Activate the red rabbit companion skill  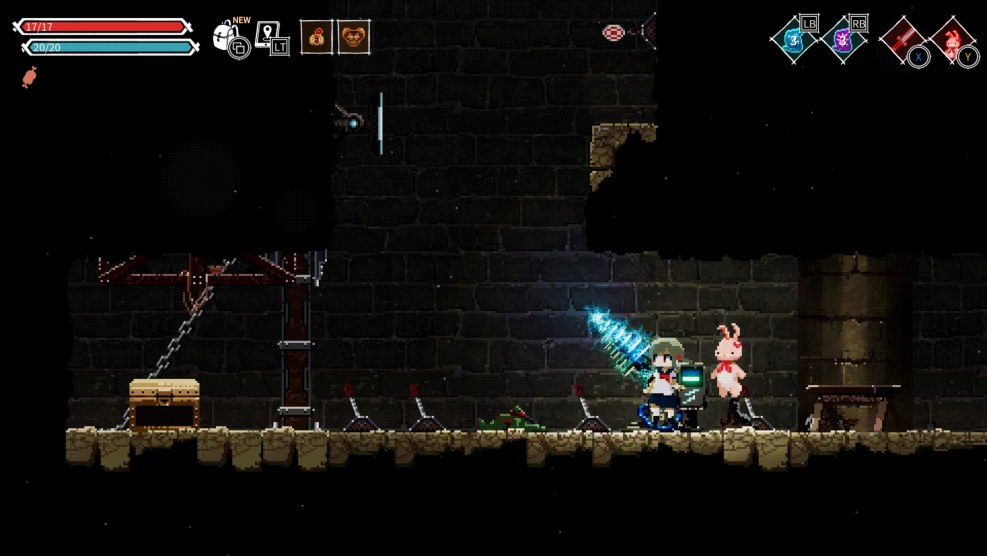(x=951, y=41)
